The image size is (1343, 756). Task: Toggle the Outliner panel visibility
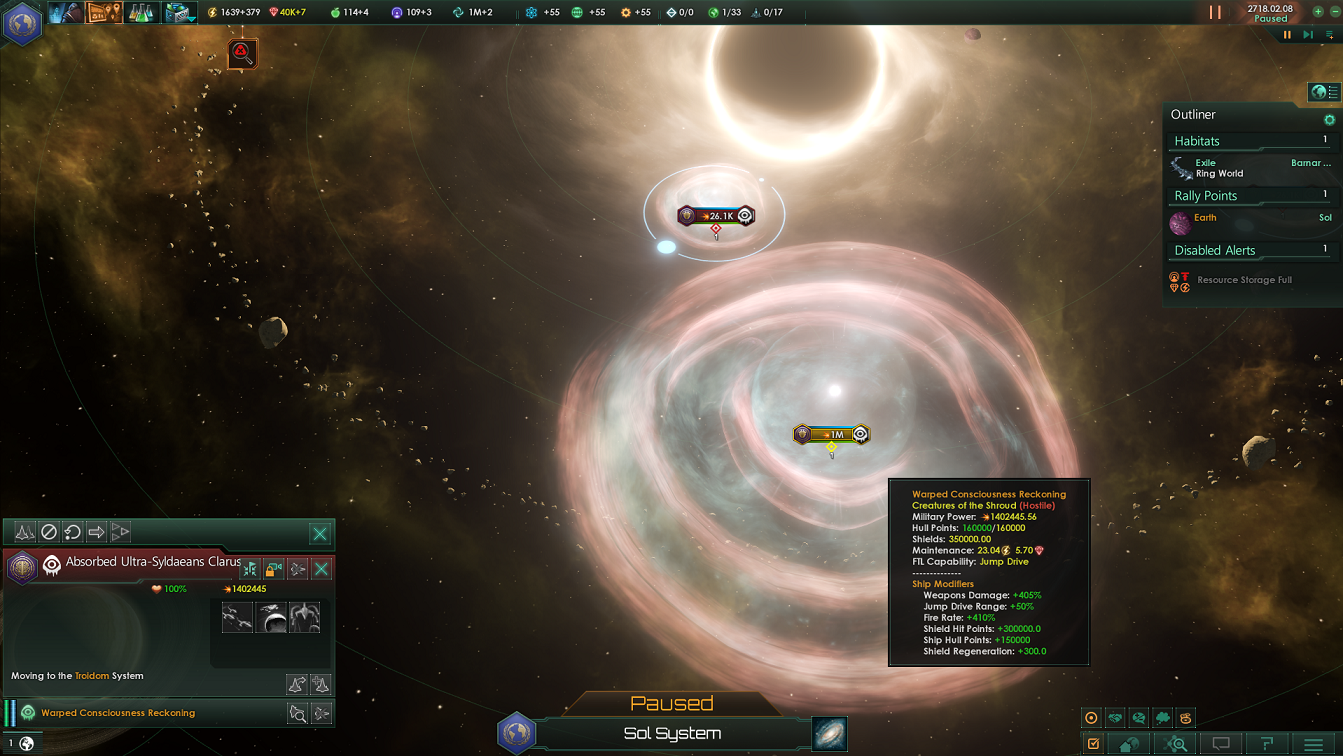(1324, 92)
